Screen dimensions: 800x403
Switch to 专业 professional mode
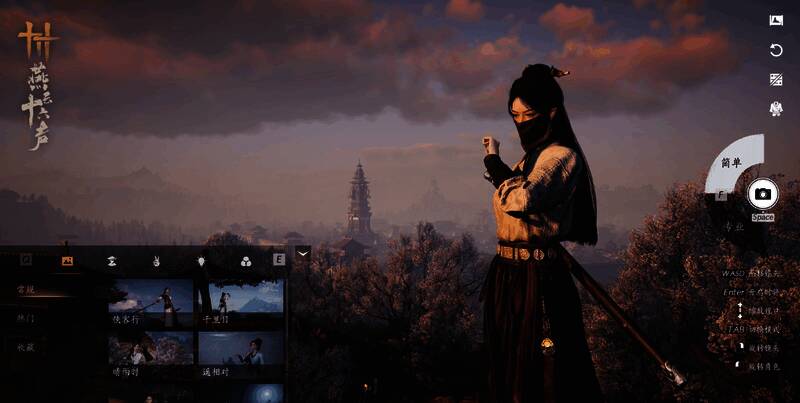pyautogui.click(x=734, y=227)
